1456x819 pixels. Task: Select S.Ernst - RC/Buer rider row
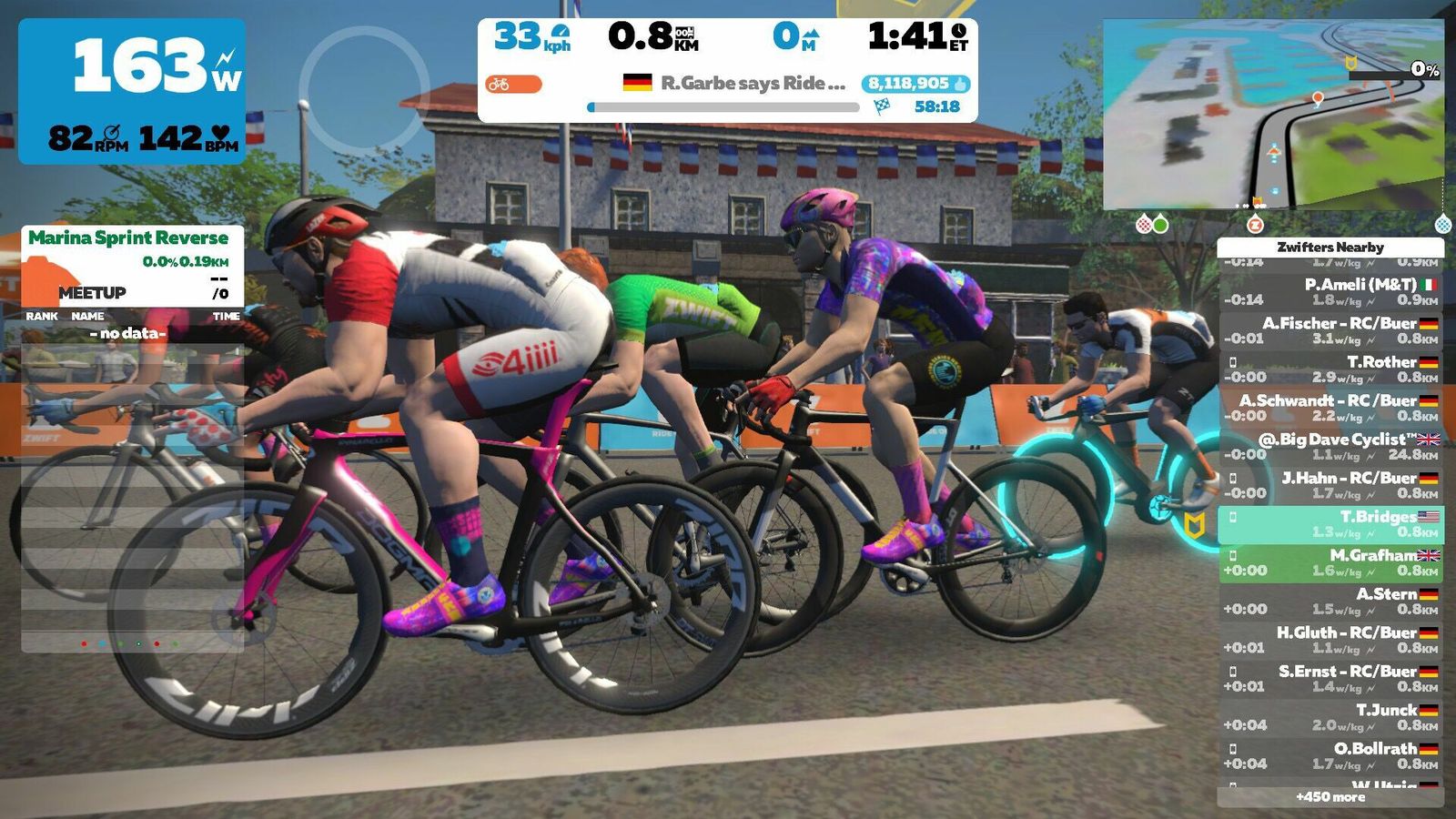[1330, 679]
